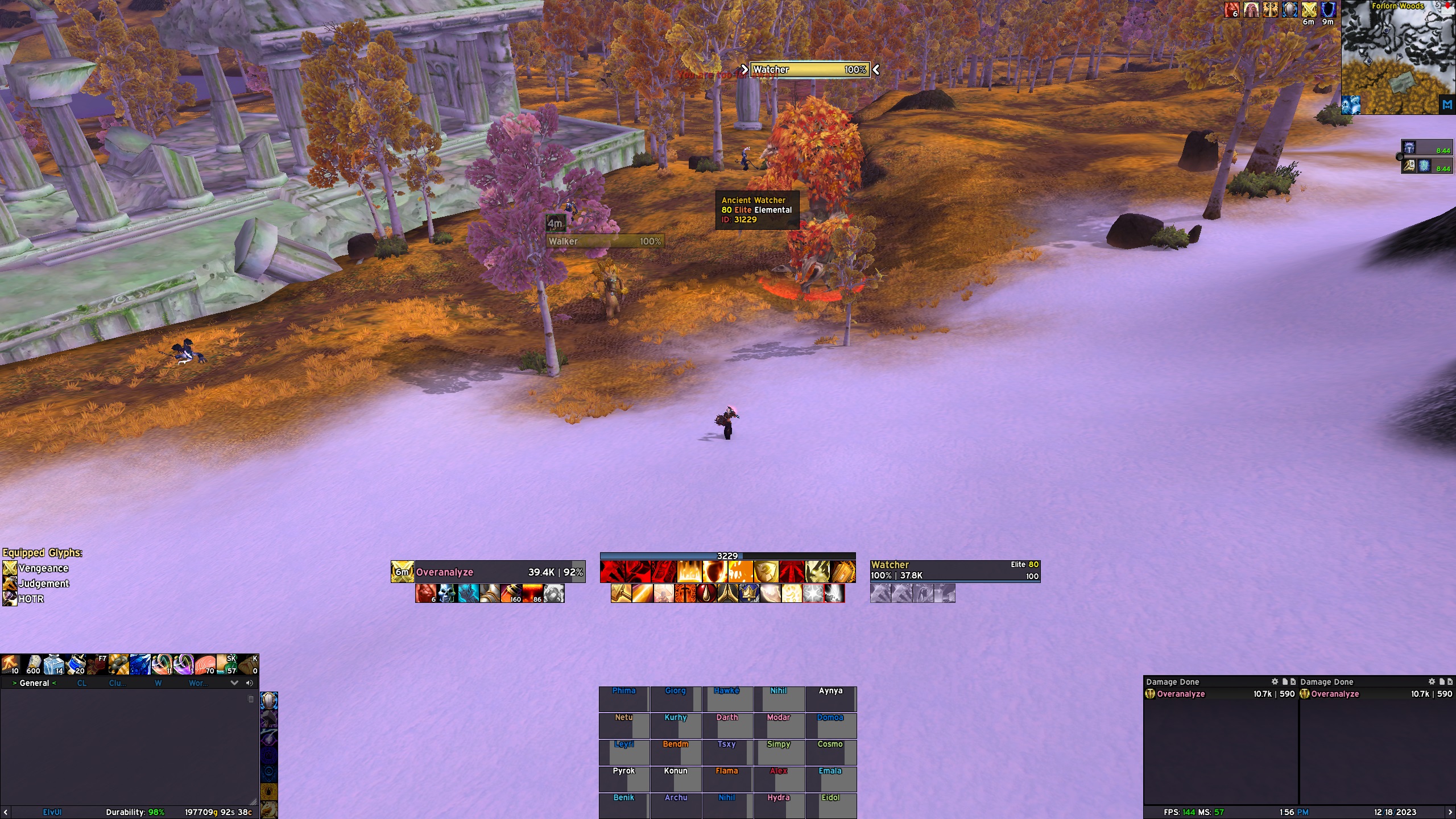Select the General chat tab

click(34, 683)
